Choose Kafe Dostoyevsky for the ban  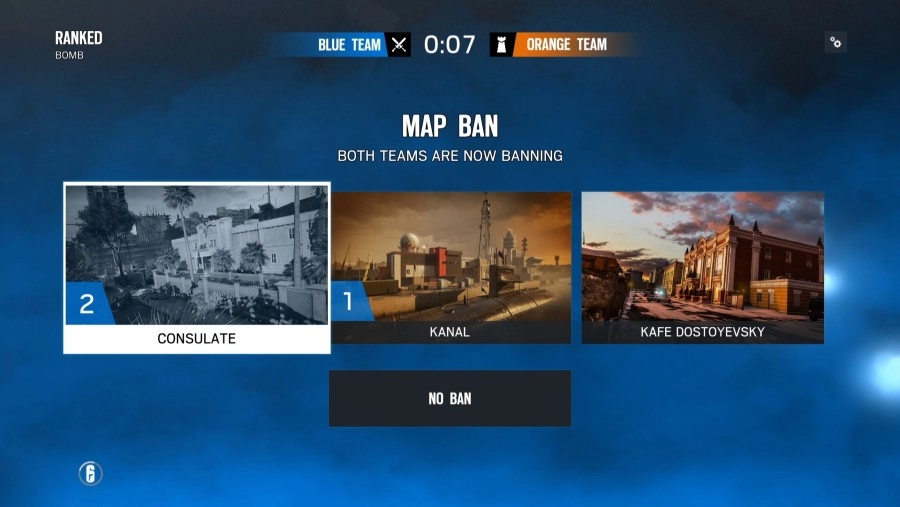coord(702,267)
